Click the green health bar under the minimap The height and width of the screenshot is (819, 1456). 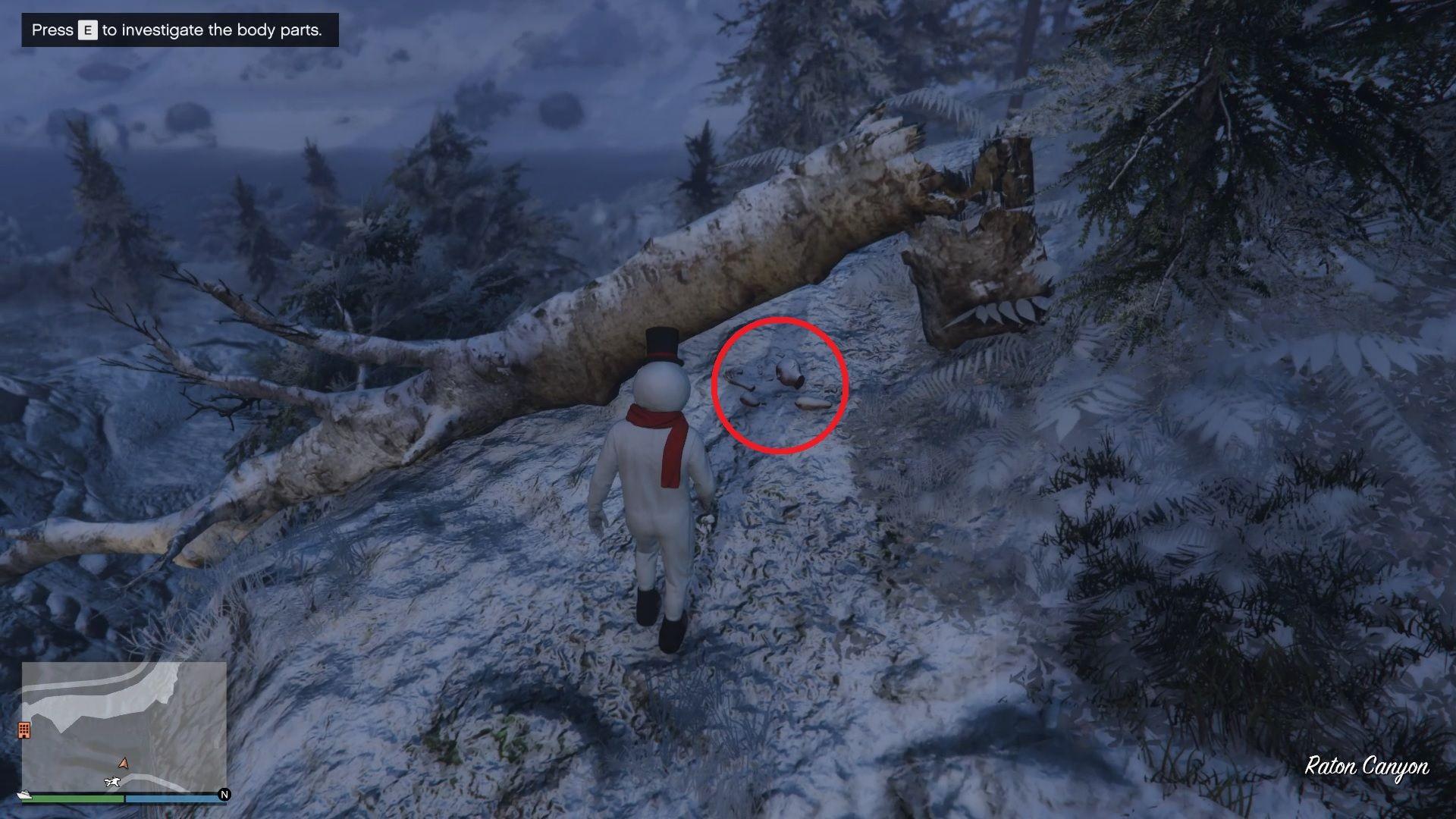pyautogui.click(x=71, y=798)
